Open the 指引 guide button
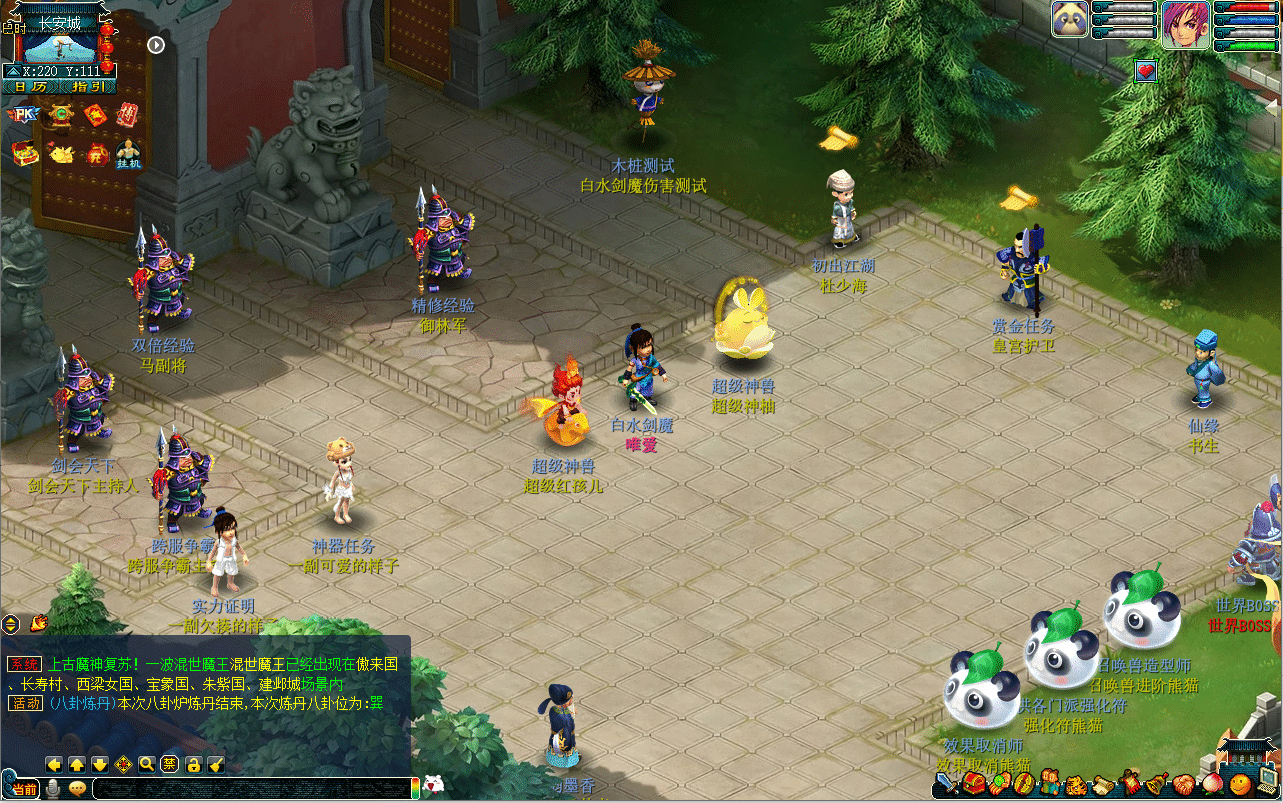The width and height of the screenshot is (1283, 803). click(x=88, y=87)
